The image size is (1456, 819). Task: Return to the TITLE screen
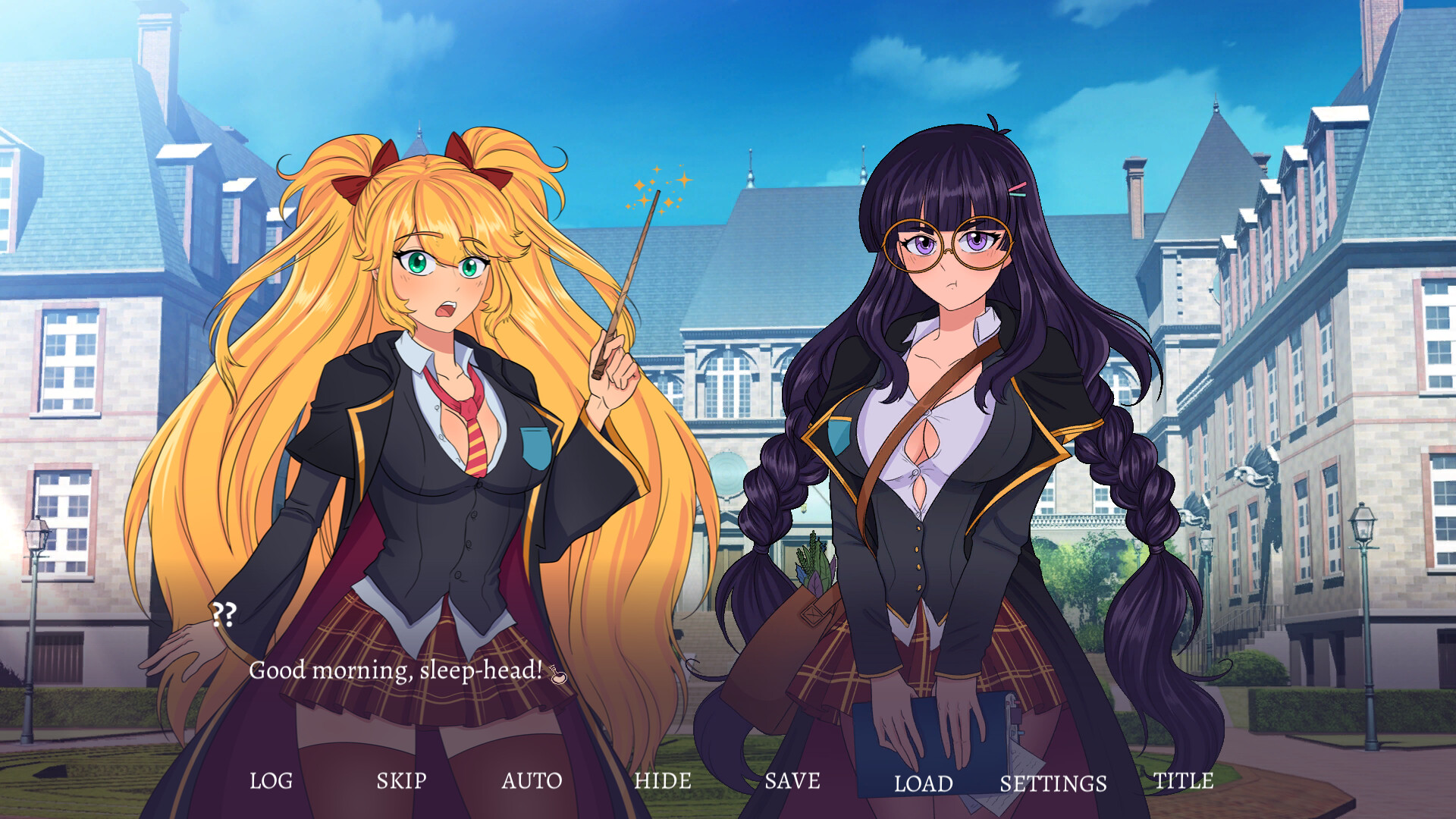tap(1183, 780)
